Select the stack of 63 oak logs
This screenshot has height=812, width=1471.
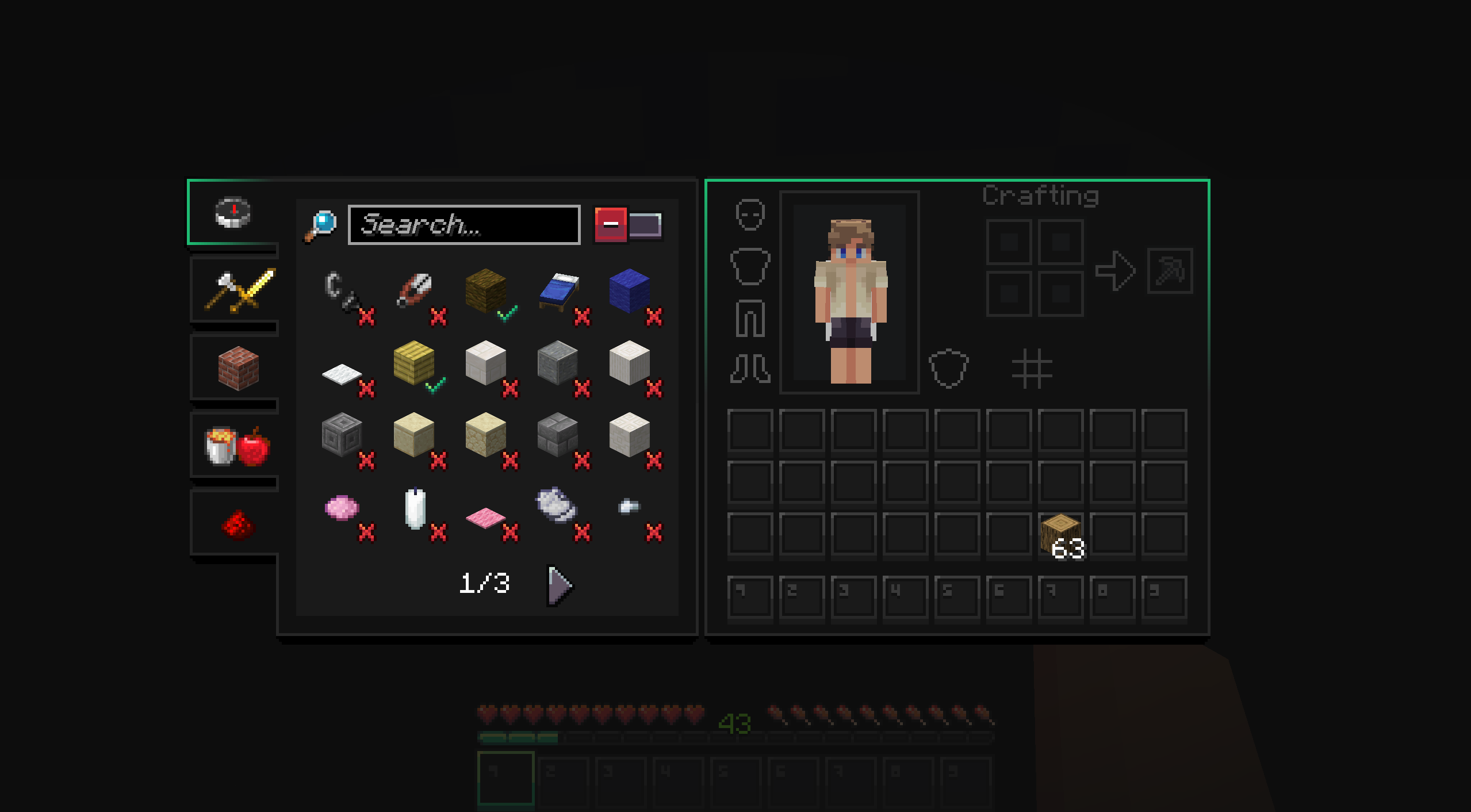pos(1061,535)
